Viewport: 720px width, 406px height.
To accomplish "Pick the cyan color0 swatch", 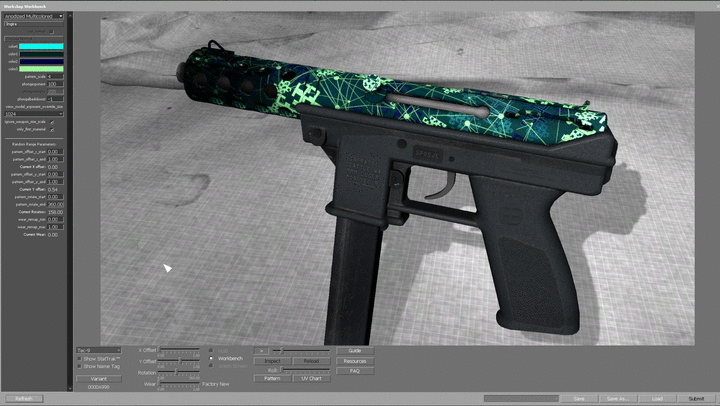I will 42,46.
